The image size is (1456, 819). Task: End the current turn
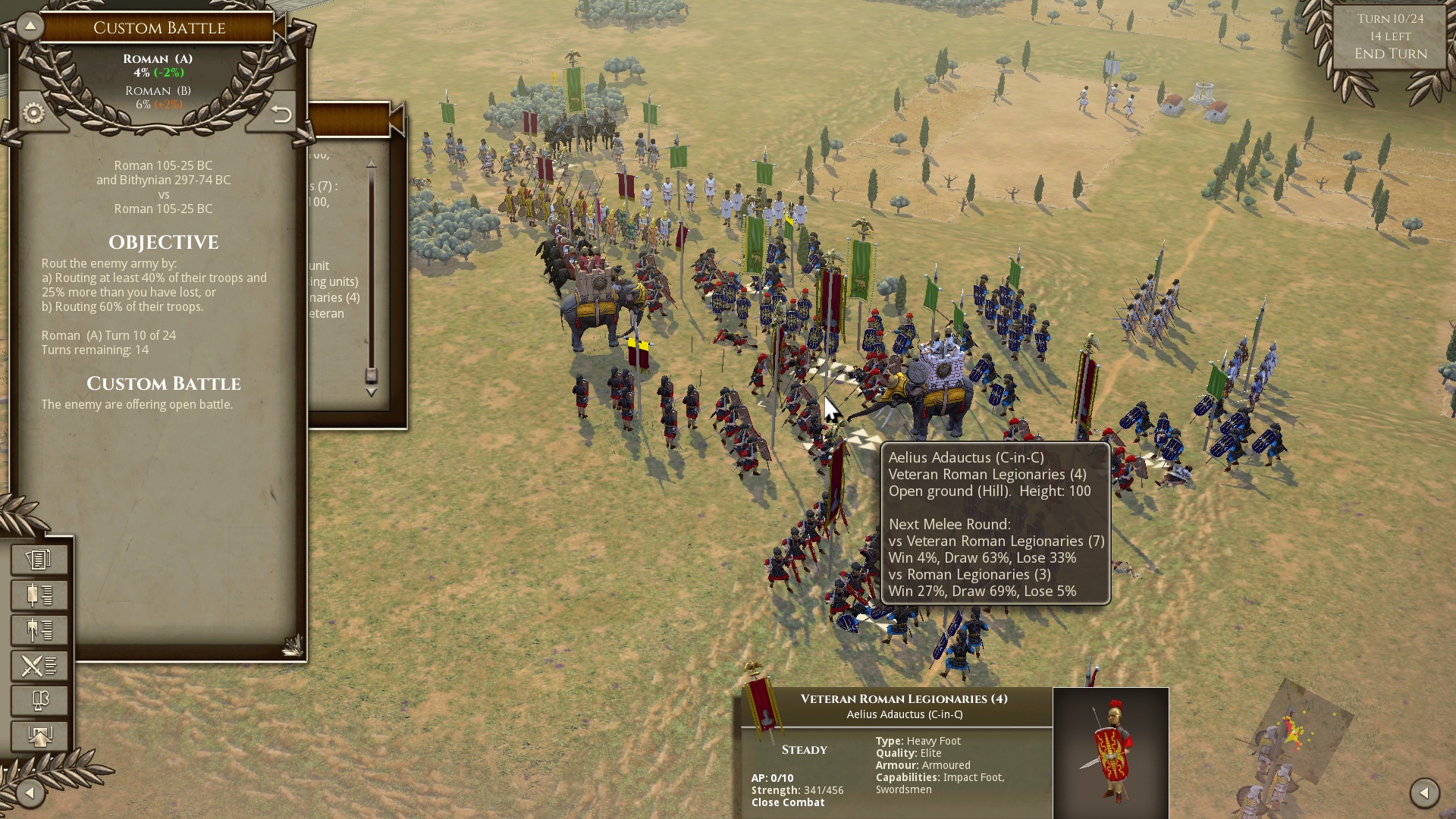click(1390, 54)
